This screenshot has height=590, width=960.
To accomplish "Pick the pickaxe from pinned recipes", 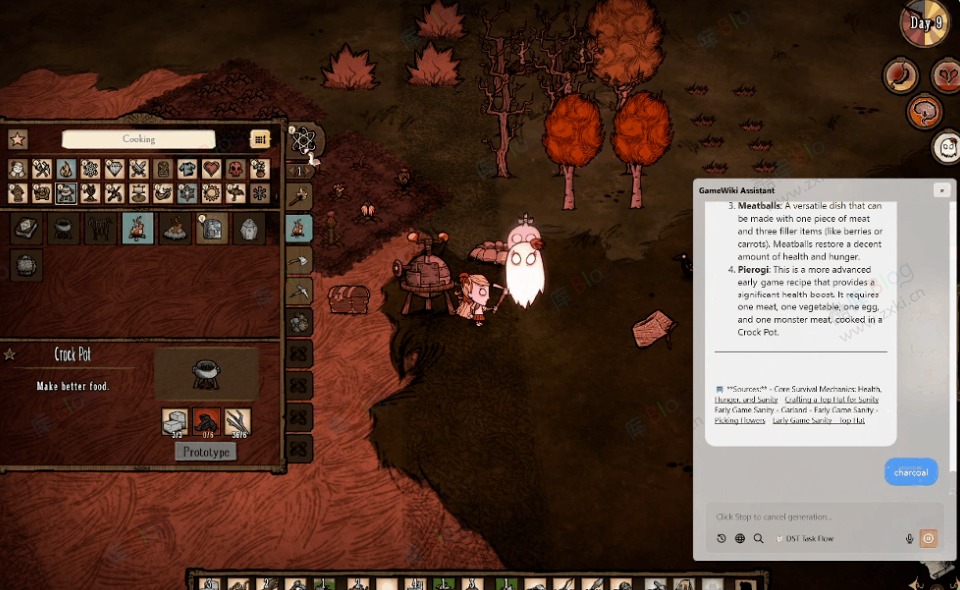I will [x=299, y=291].
